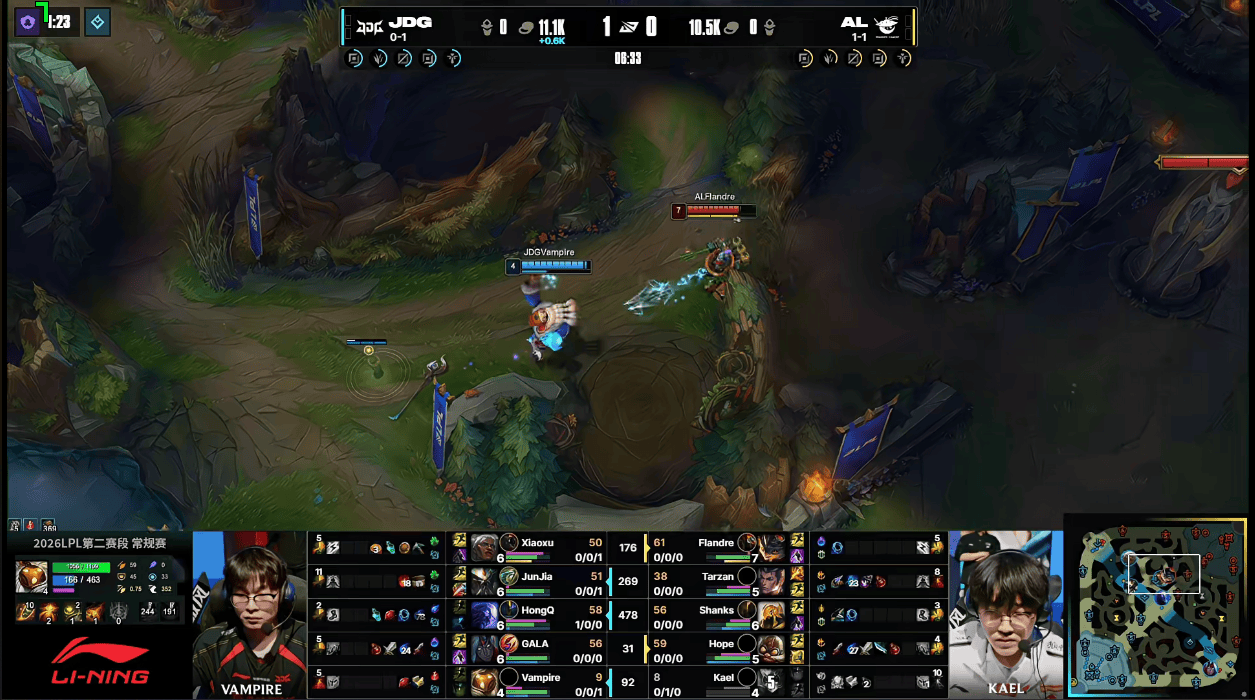1255x700 pixels.
Task: Choose Tarzan's champion portrait in the scoreboard
Action: point(771,580)
